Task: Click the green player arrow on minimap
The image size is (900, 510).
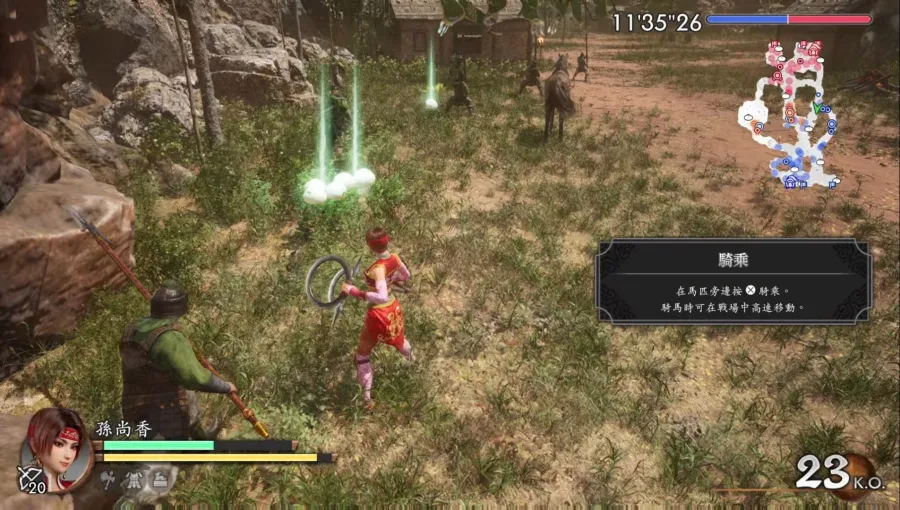Action: coord(816,108)
